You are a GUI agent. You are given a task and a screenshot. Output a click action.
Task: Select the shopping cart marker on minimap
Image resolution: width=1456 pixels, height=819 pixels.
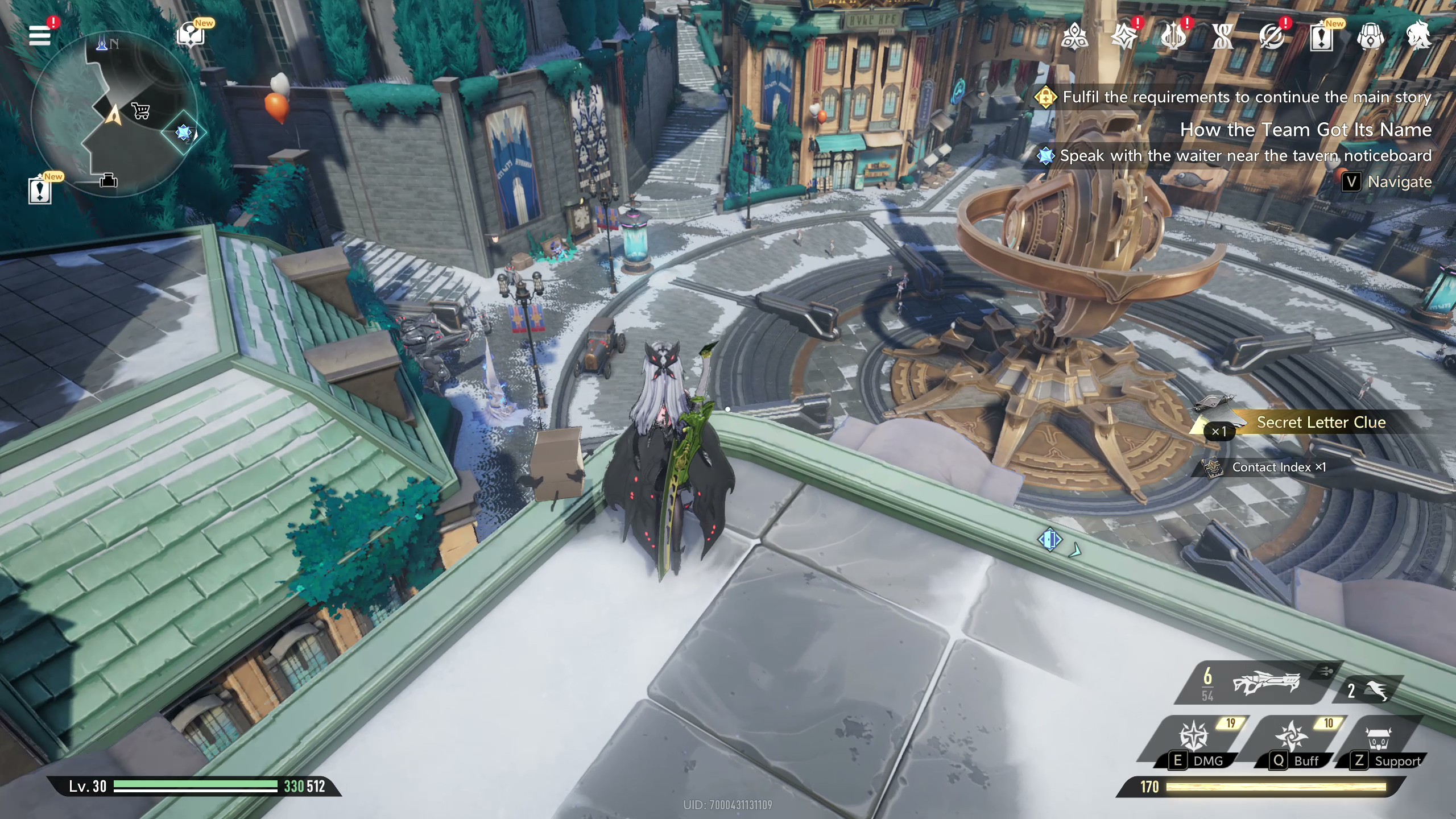[140, 110]
